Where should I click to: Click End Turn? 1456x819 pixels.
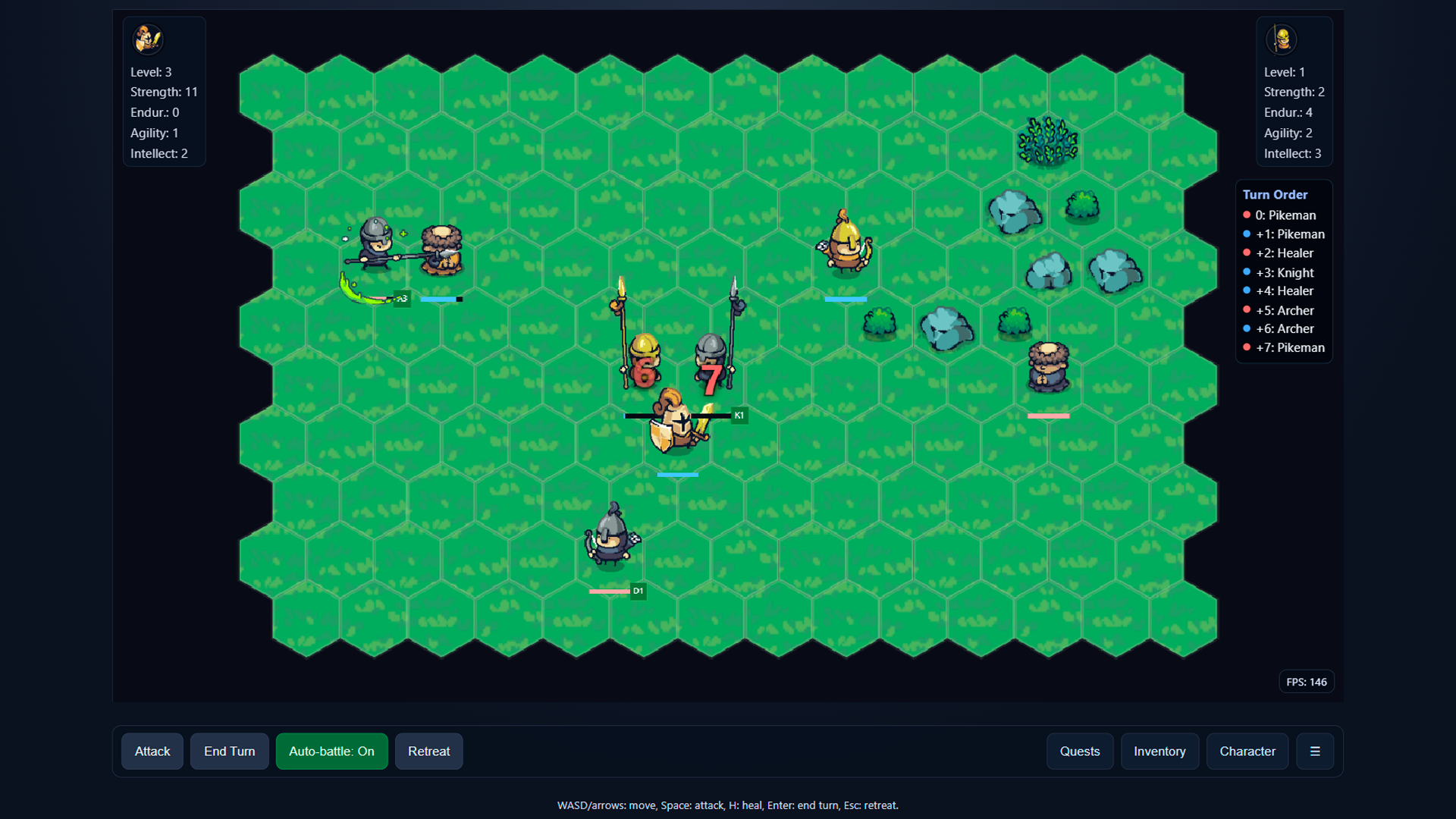coord(229,752)
